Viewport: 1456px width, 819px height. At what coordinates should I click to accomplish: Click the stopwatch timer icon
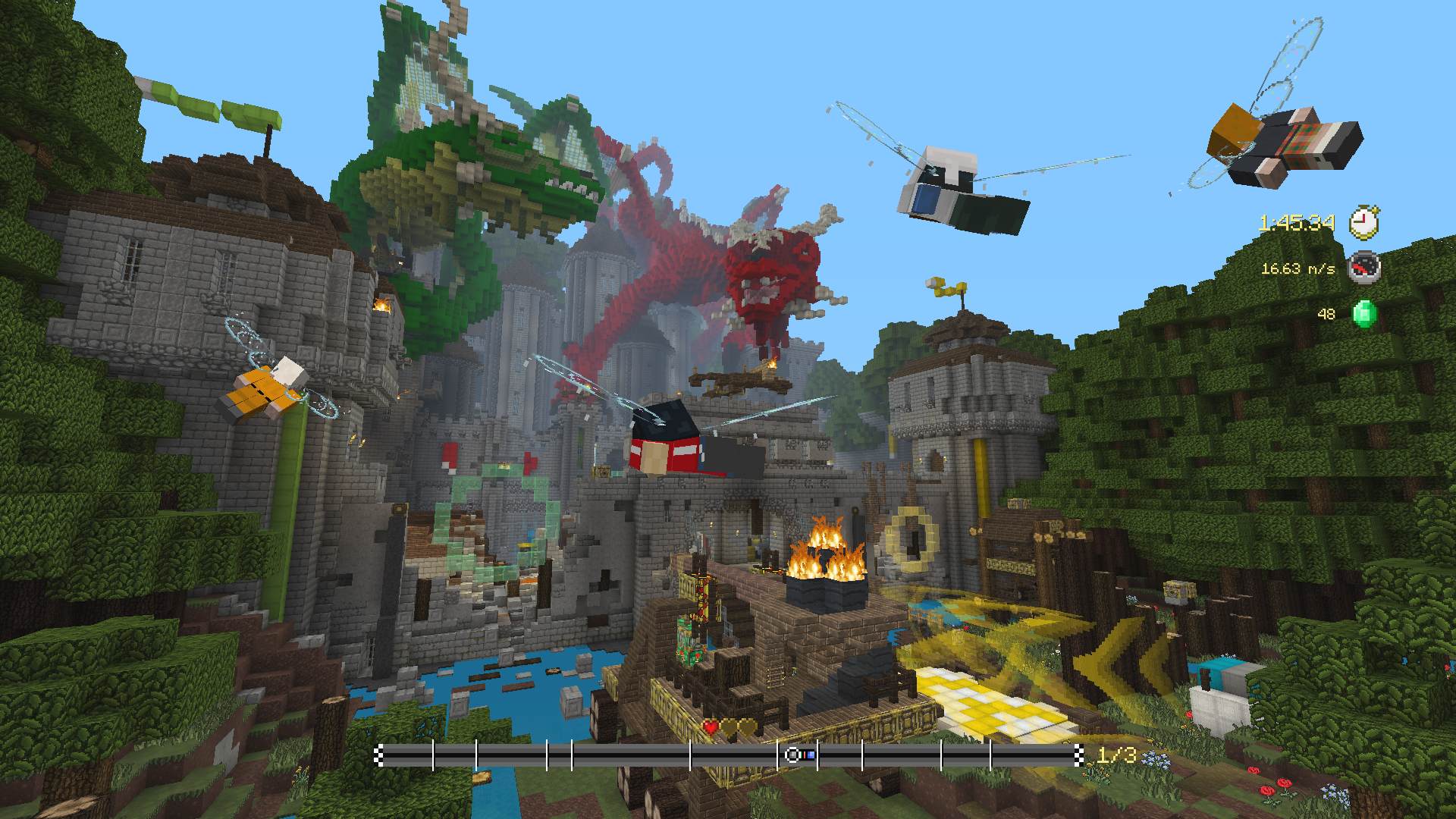1363,222
